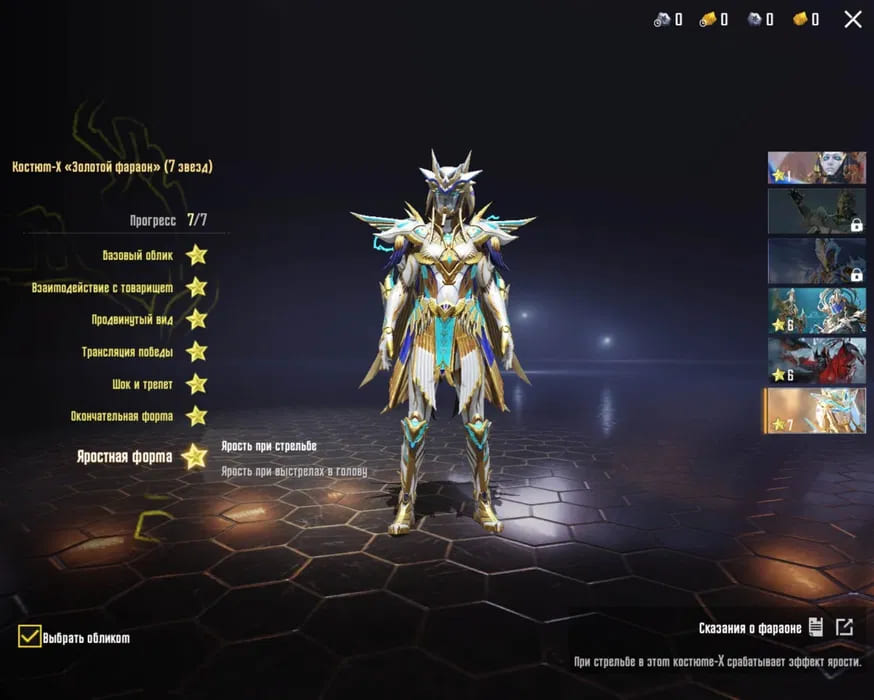Close the X-Suit screen
874x700 pixels.
tap(852, 19)
